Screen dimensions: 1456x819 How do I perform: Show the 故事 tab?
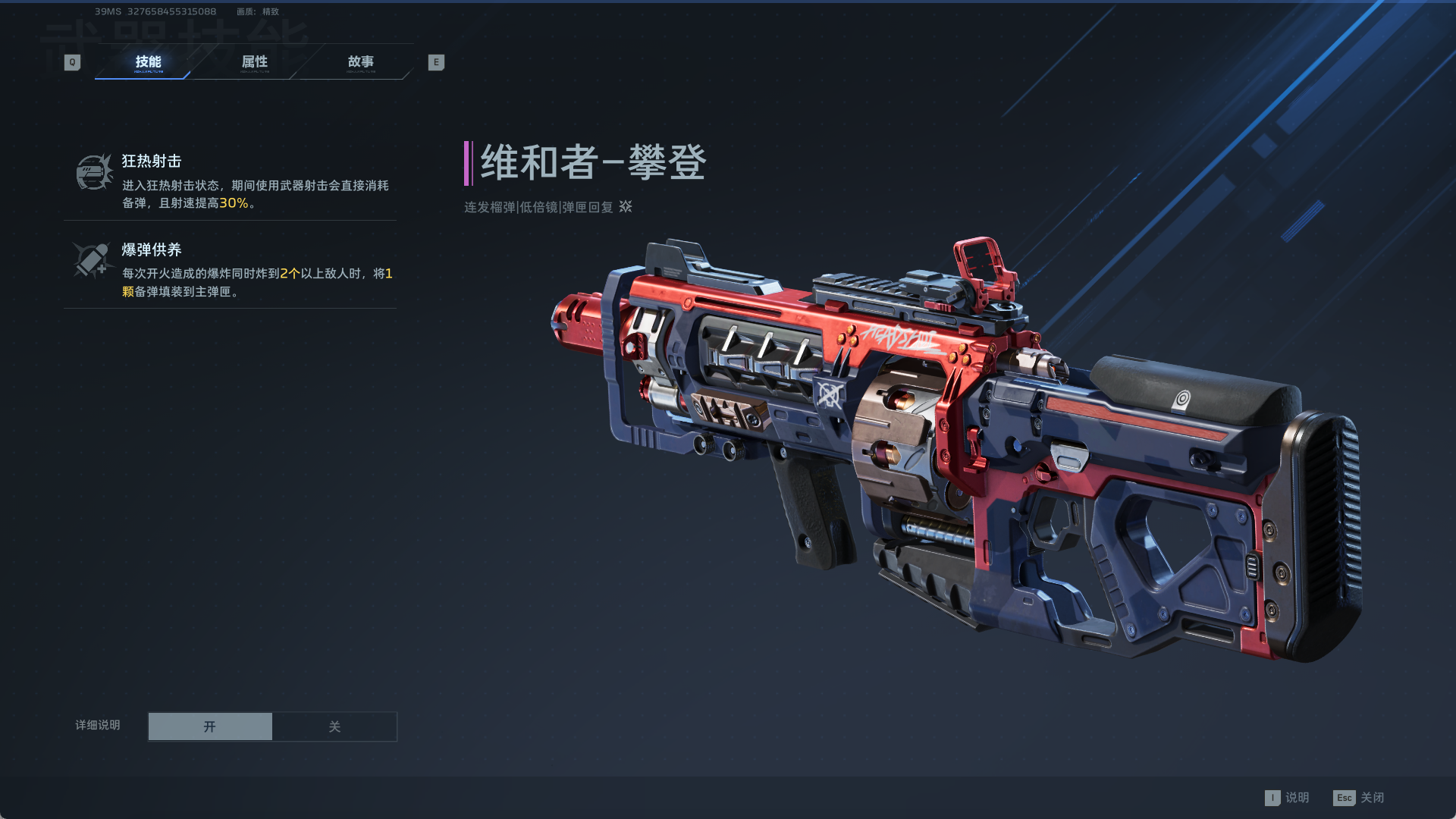360,62
